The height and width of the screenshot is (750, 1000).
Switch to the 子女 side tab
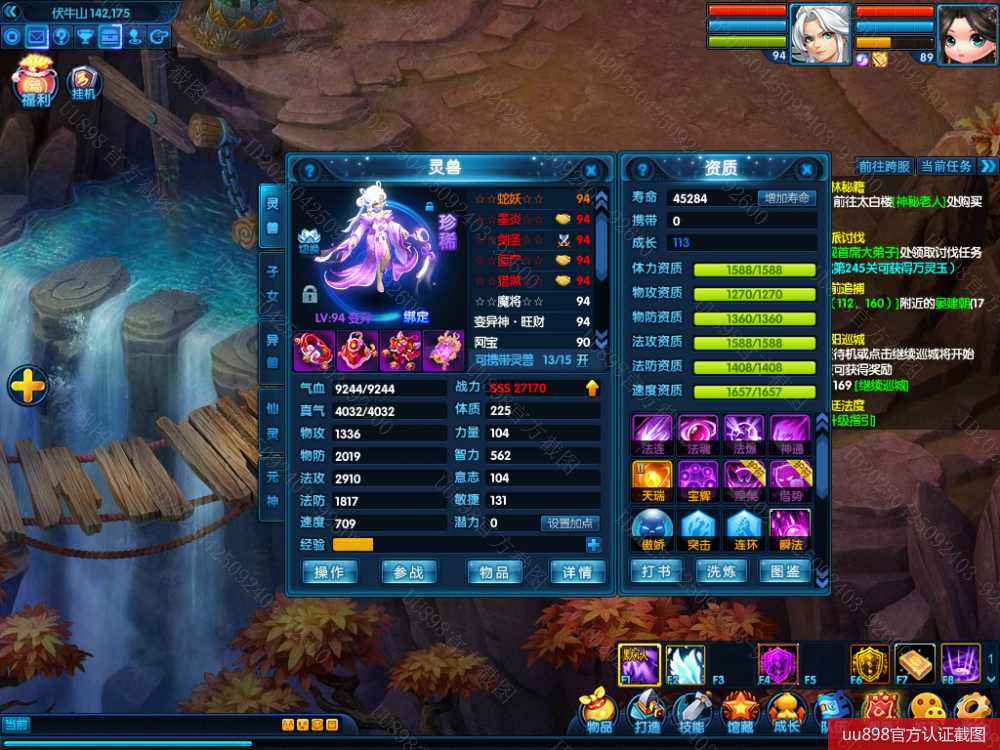[271, 283]
